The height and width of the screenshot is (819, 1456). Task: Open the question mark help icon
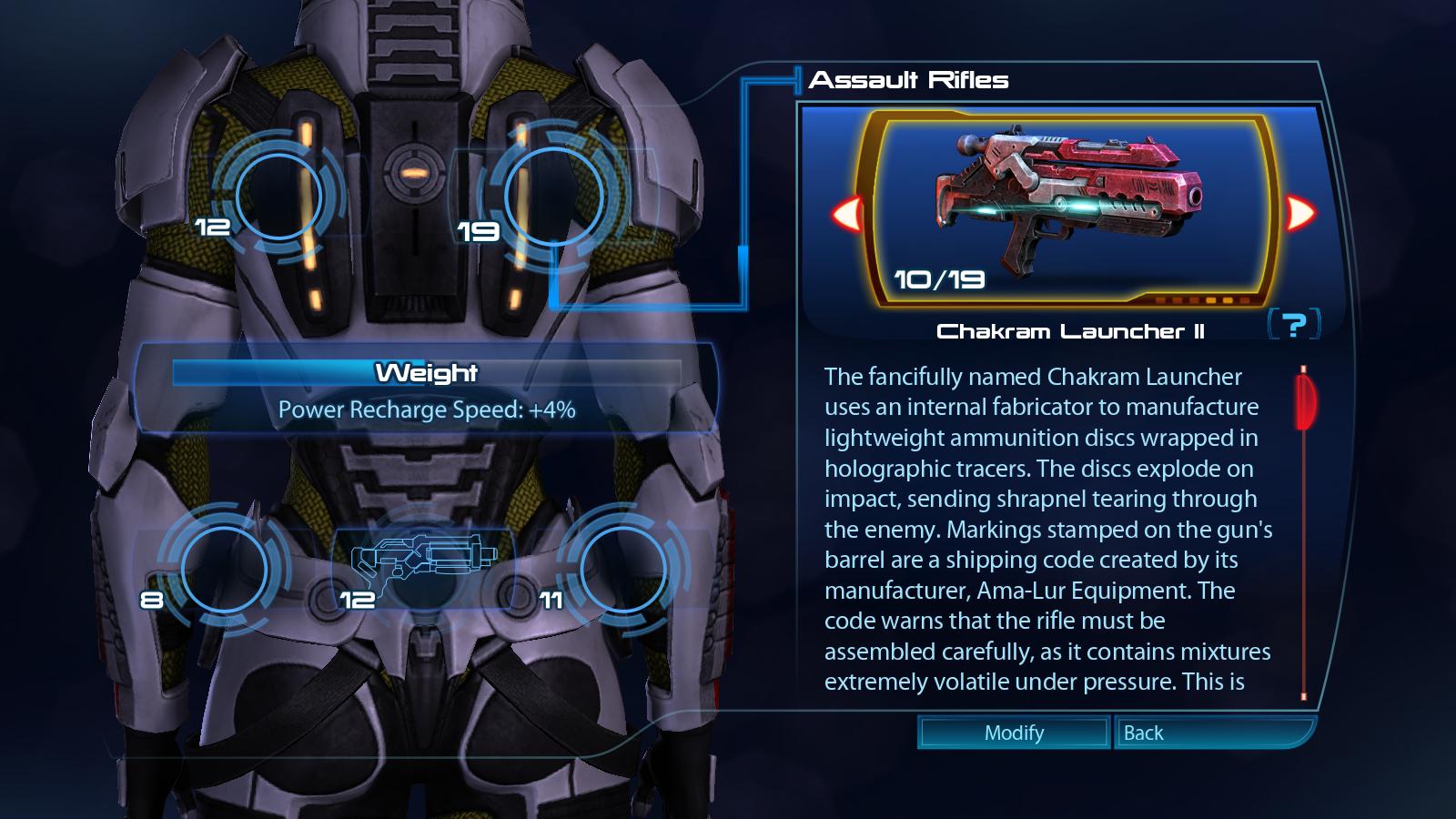[1293, 324]
